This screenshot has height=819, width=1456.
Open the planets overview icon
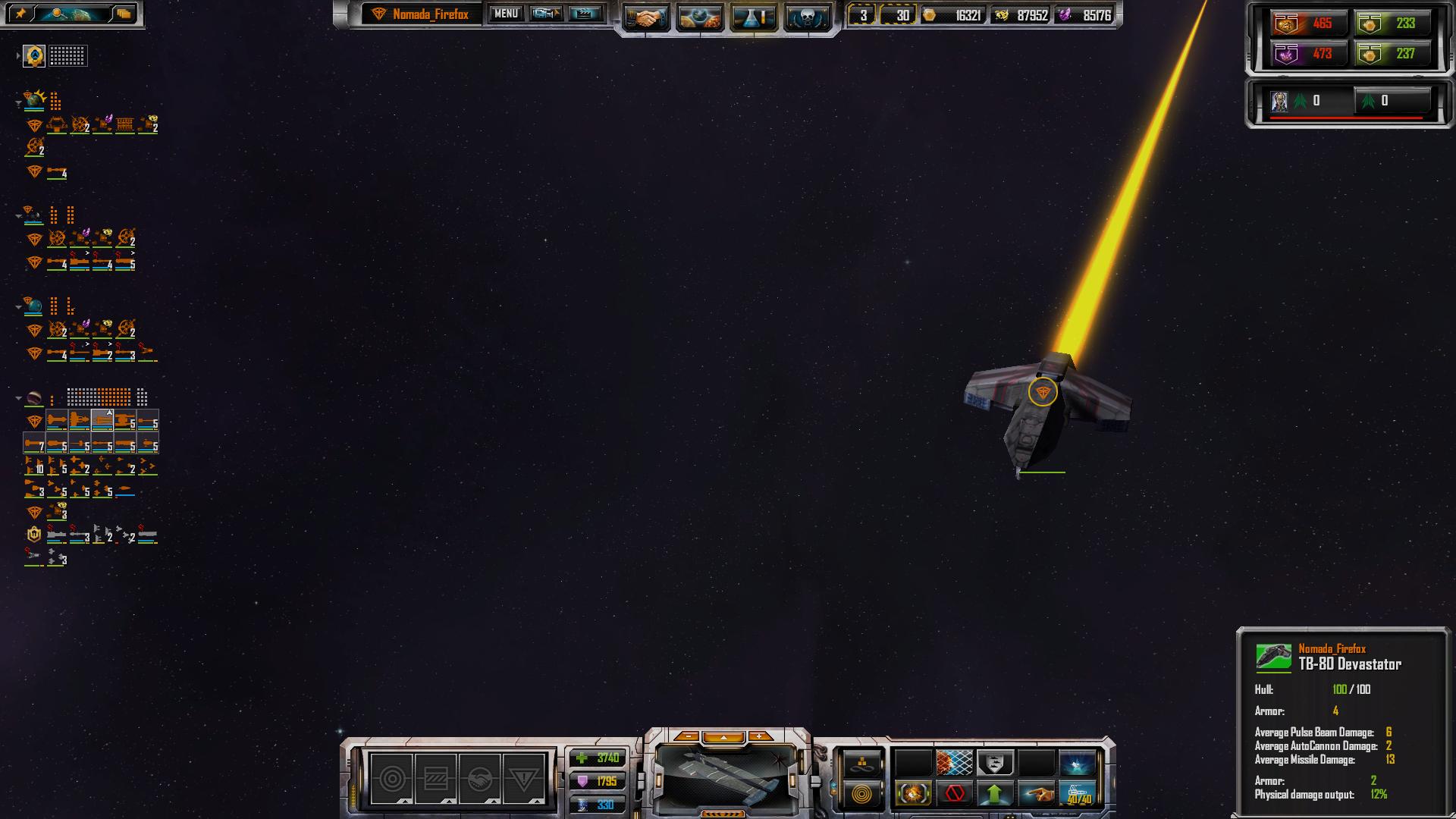[x=699, y=17]
